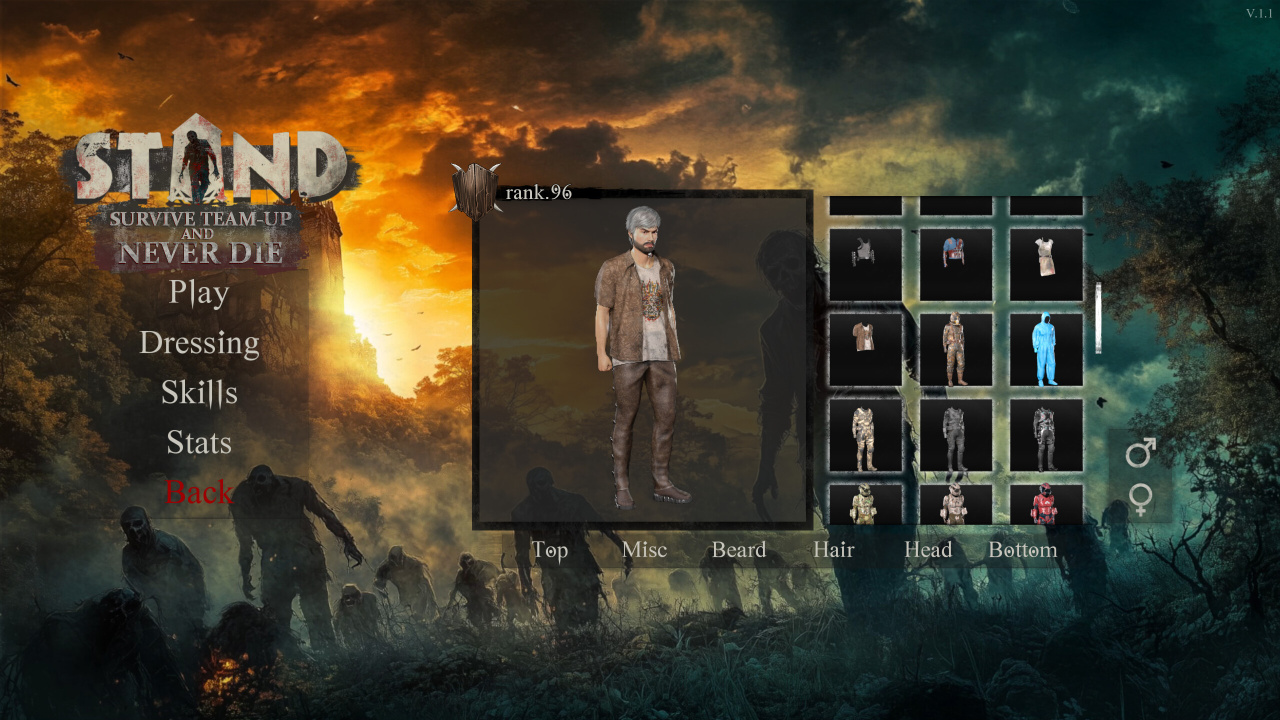This screenshot has height=720, width=1280.
Task: Open the Beard category tab
Action: click(x=738, y=550)
